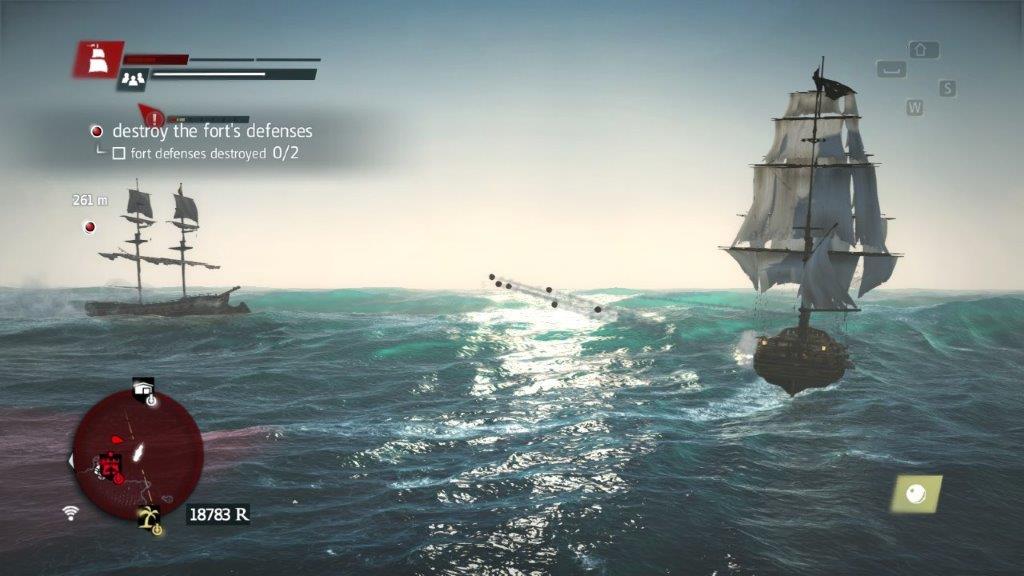
Task: Select the crew members icon
Action: point(132,79)
